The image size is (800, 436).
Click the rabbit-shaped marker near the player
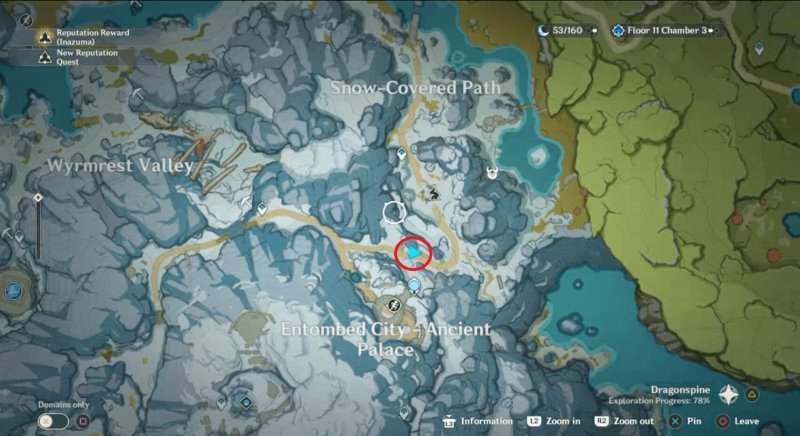[435, 193]
